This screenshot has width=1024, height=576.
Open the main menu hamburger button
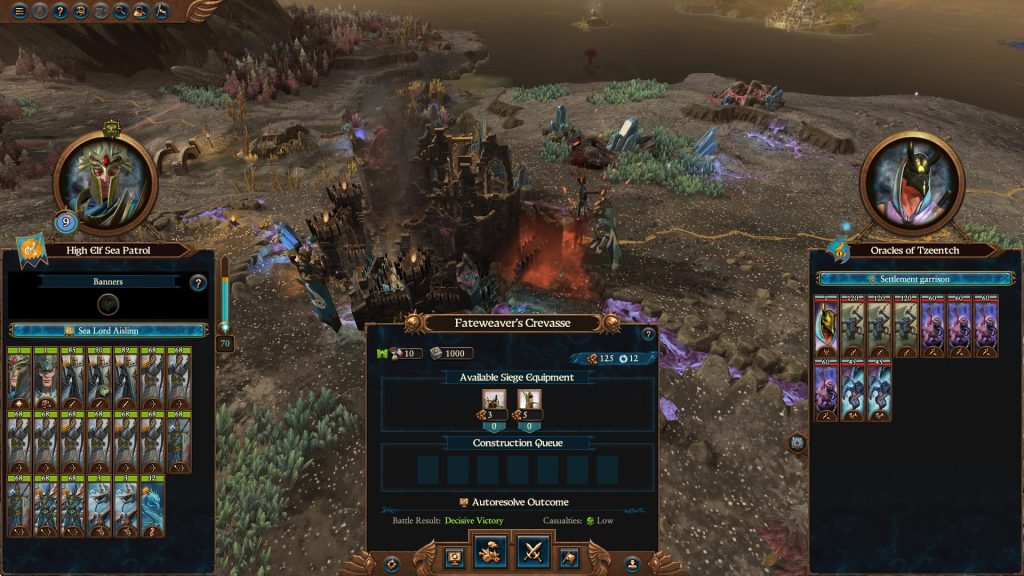[20, 11]
